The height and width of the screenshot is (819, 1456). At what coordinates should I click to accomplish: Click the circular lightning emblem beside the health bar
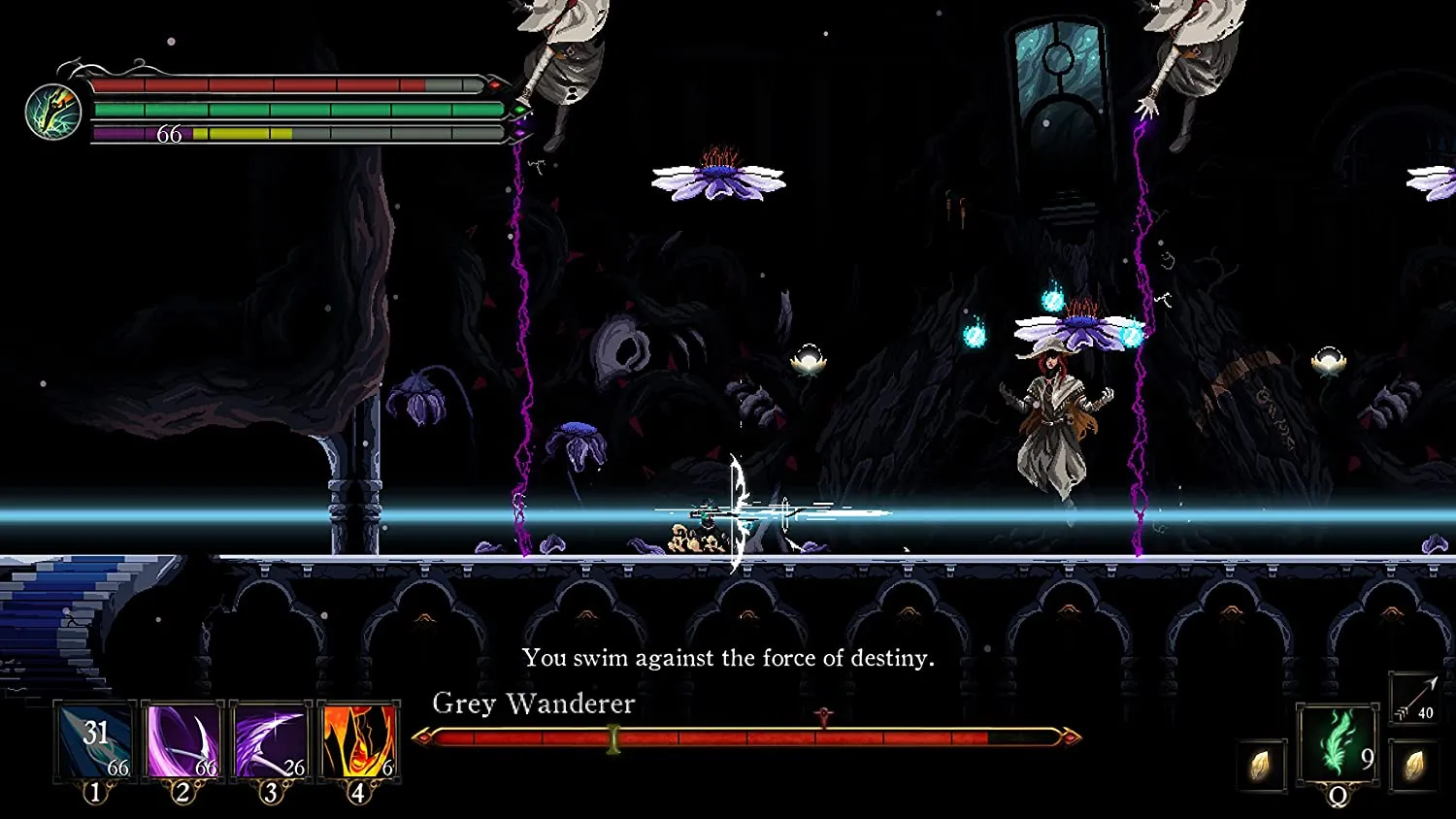click(x=52, y=112)
